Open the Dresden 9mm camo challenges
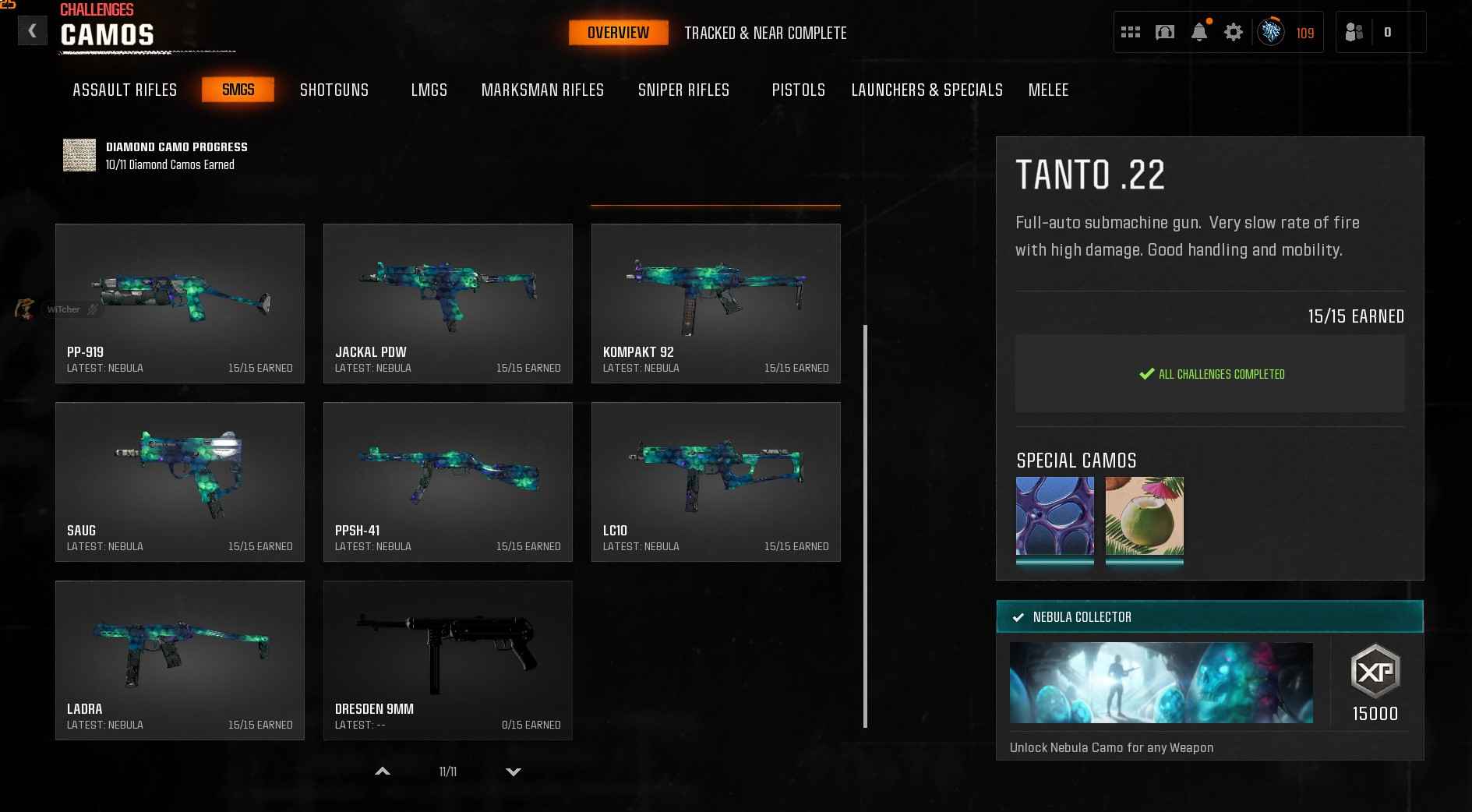1472x812 pixels. tap(448, 660)
